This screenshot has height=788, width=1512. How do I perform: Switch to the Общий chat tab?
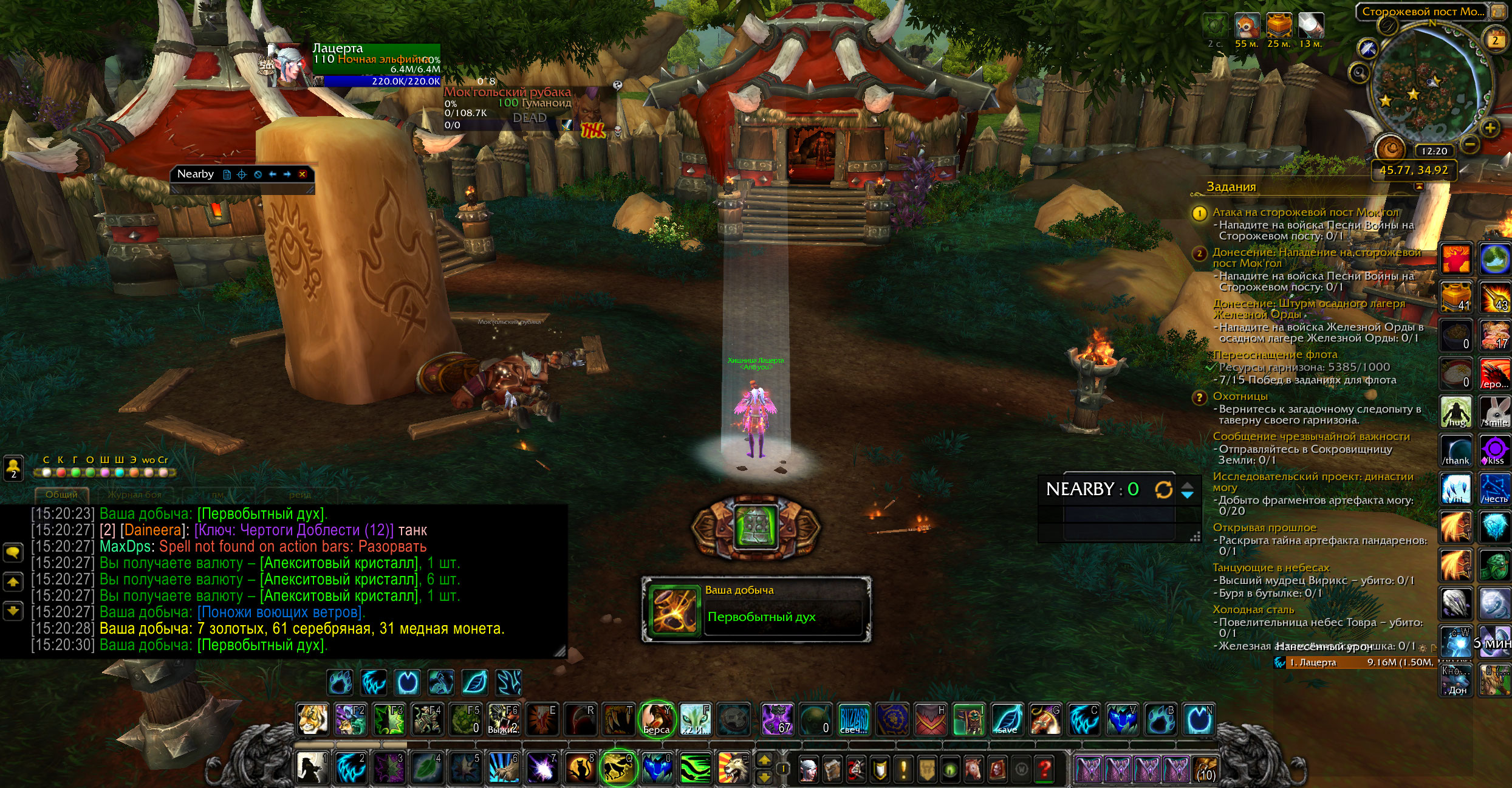coord(61,495)
